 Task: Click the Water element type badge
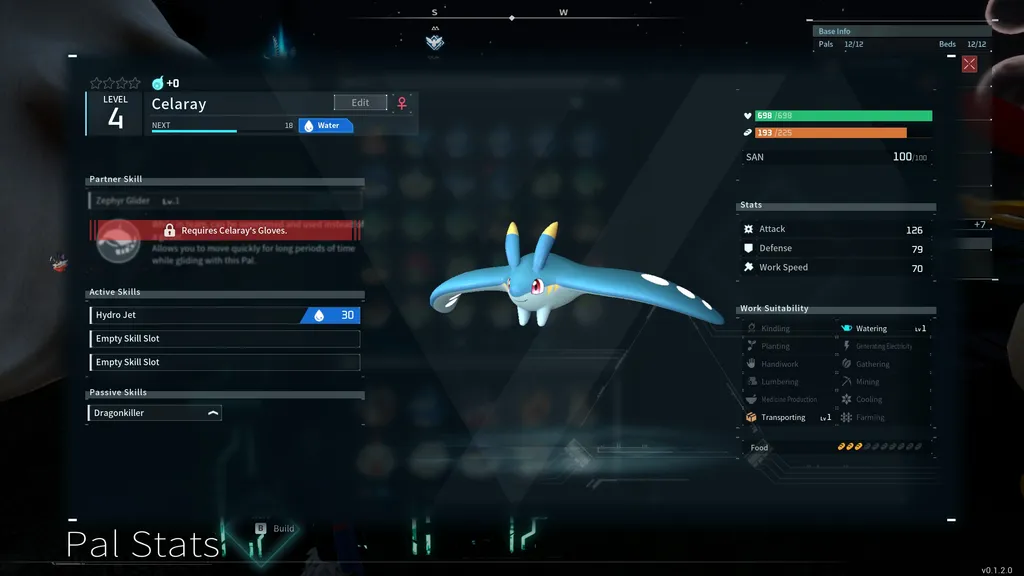coord(325,126)
